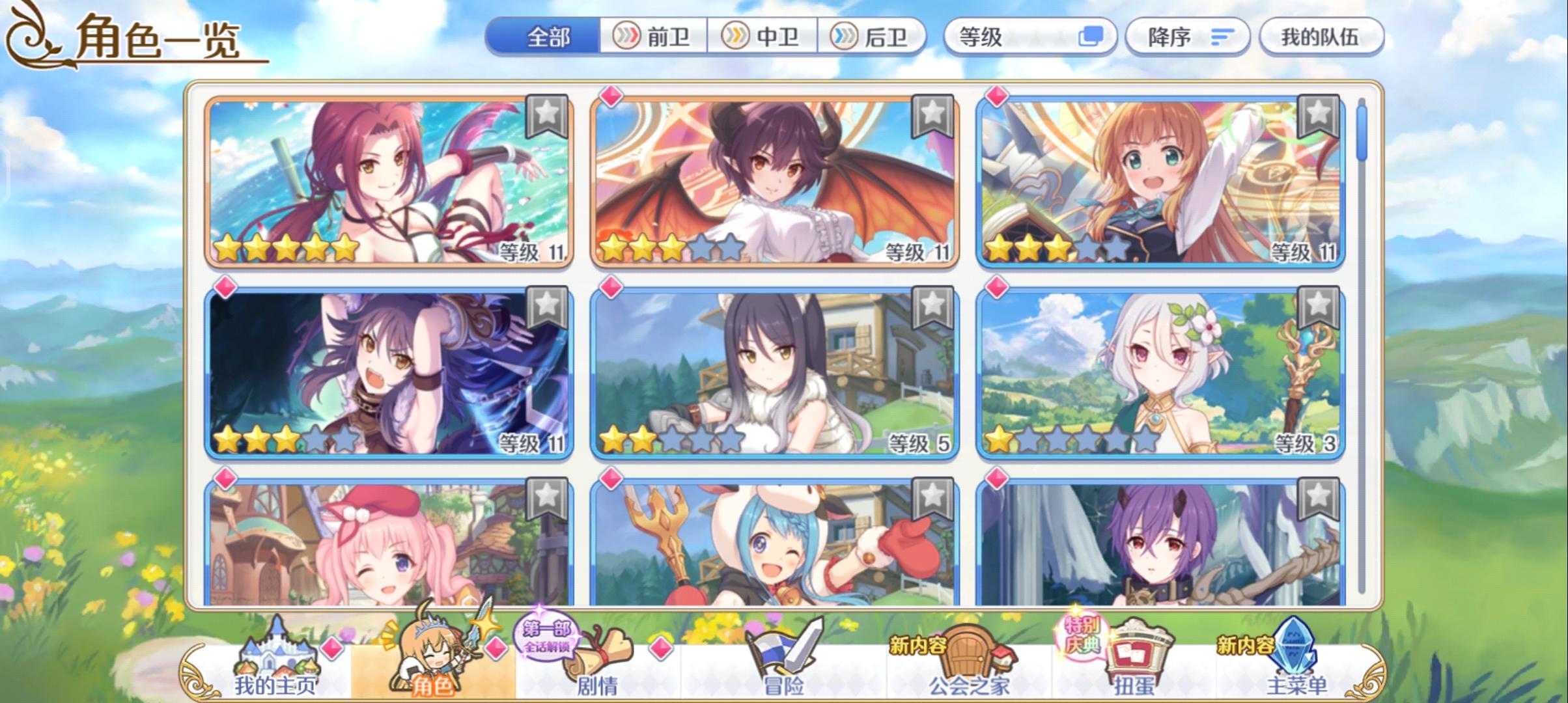
Task: Select the 后卫 (Rear Guard) filter button
Action: (x=876, y=37)
